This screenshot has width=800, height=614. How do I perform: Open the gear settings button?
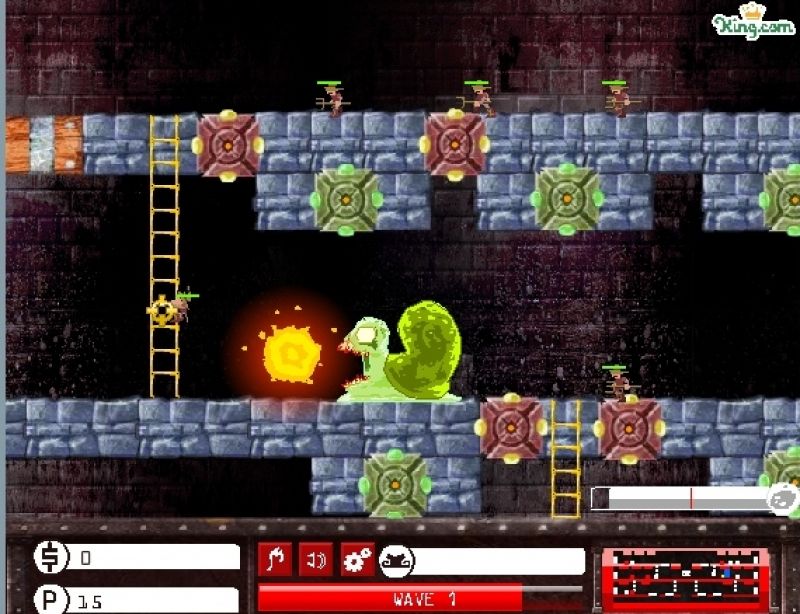(x=357, y=560)
